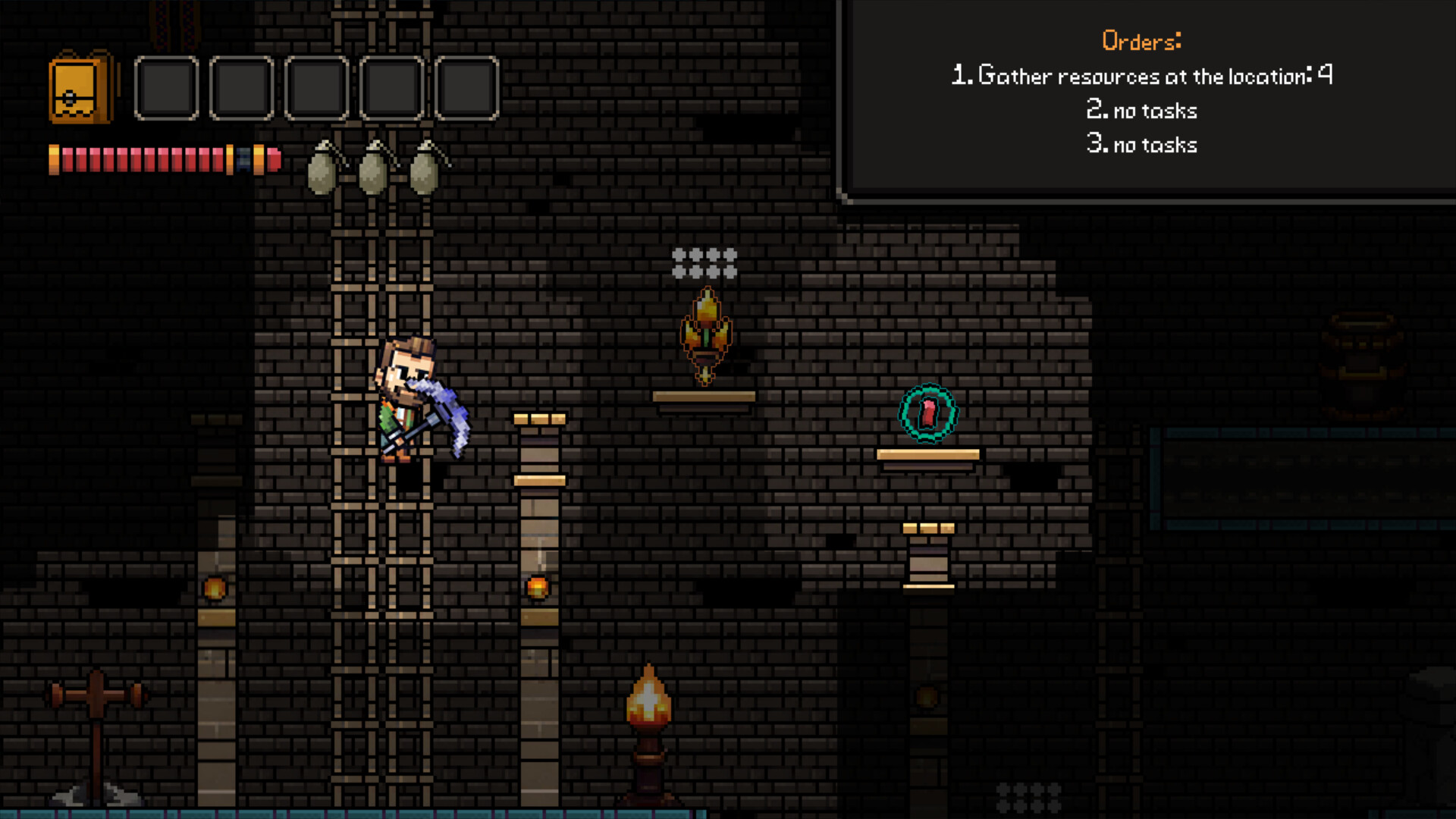
Task: Select the leftmost hanging water flask
Action: [322, 171]
